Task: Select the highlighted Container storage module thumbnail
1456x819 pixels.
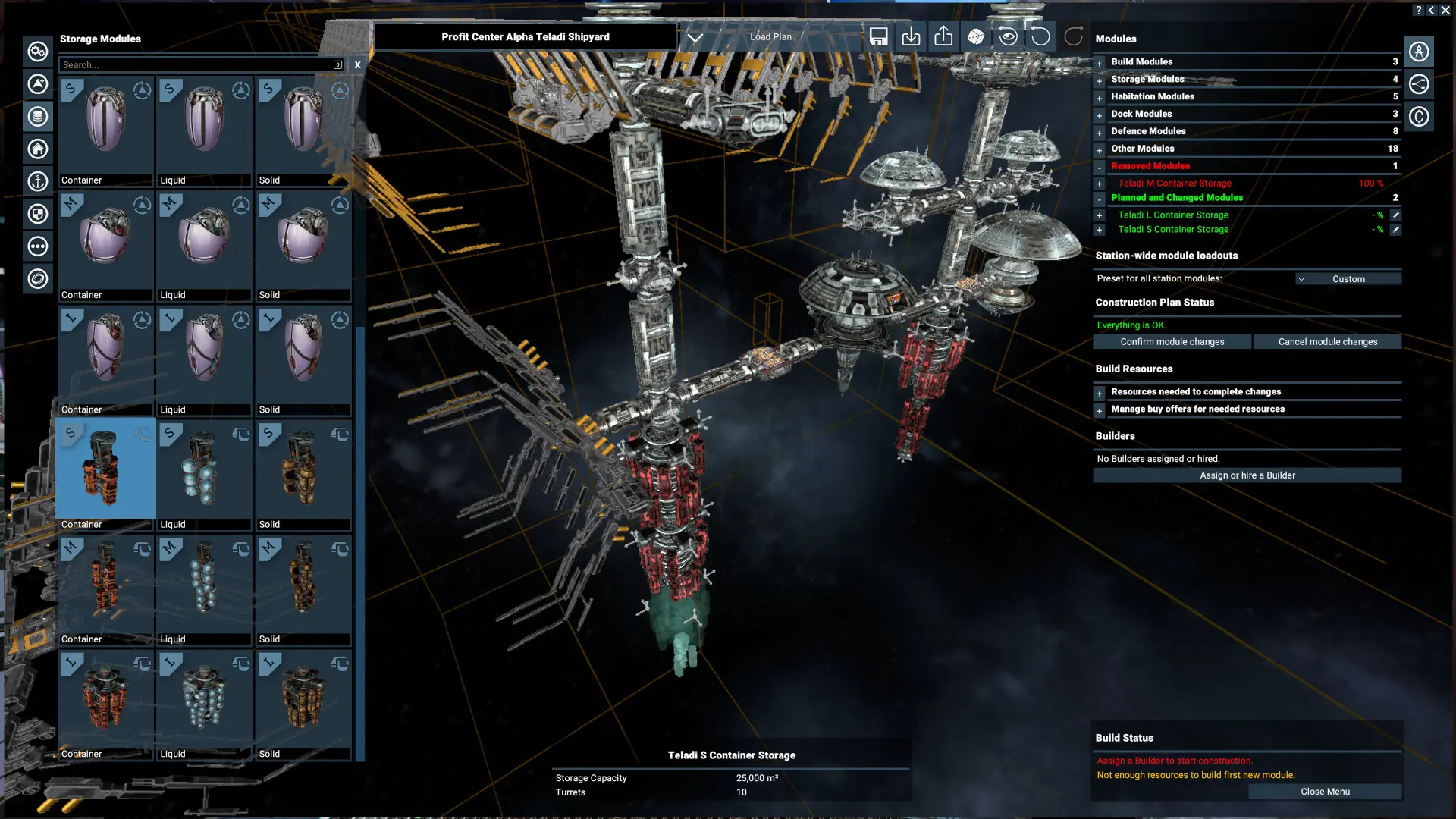Action: [x=105, y=468]
